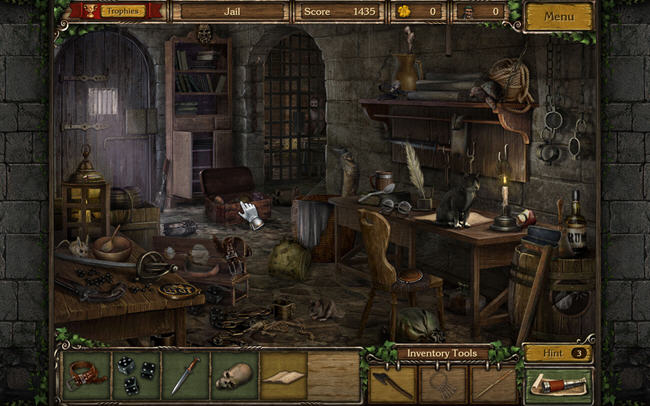Select the skull item slot
This screenshot has height=406, width=650.
click(x=234, y=376)
